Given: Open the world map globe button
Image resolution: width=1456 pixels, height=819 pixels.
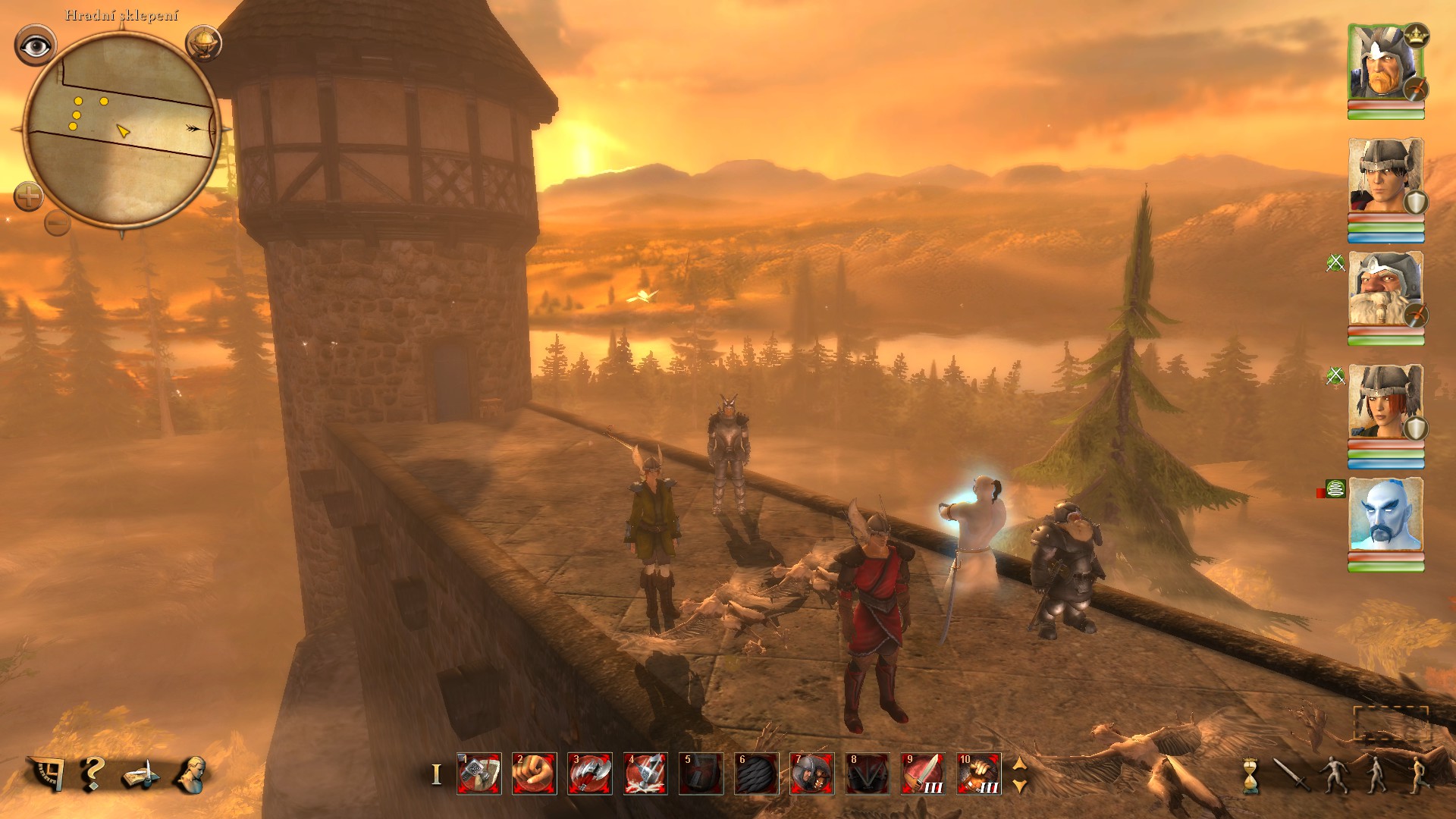Looking at the screenshot, I should [x=202, y=42].
